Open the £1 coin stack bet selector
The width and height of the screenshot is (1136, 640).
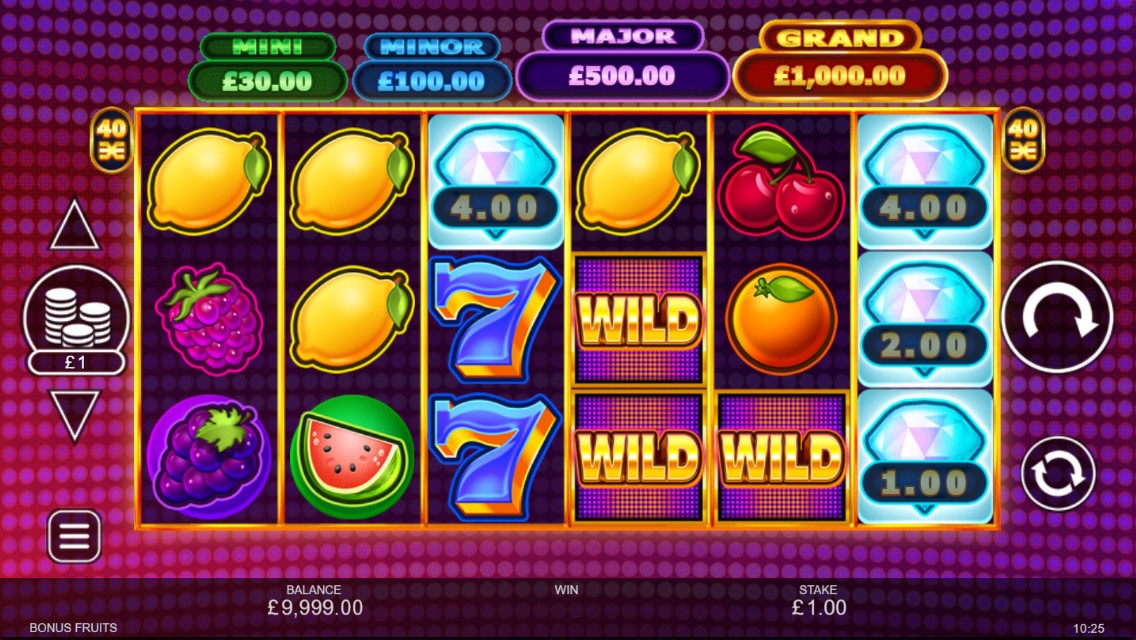click(76, 320)
